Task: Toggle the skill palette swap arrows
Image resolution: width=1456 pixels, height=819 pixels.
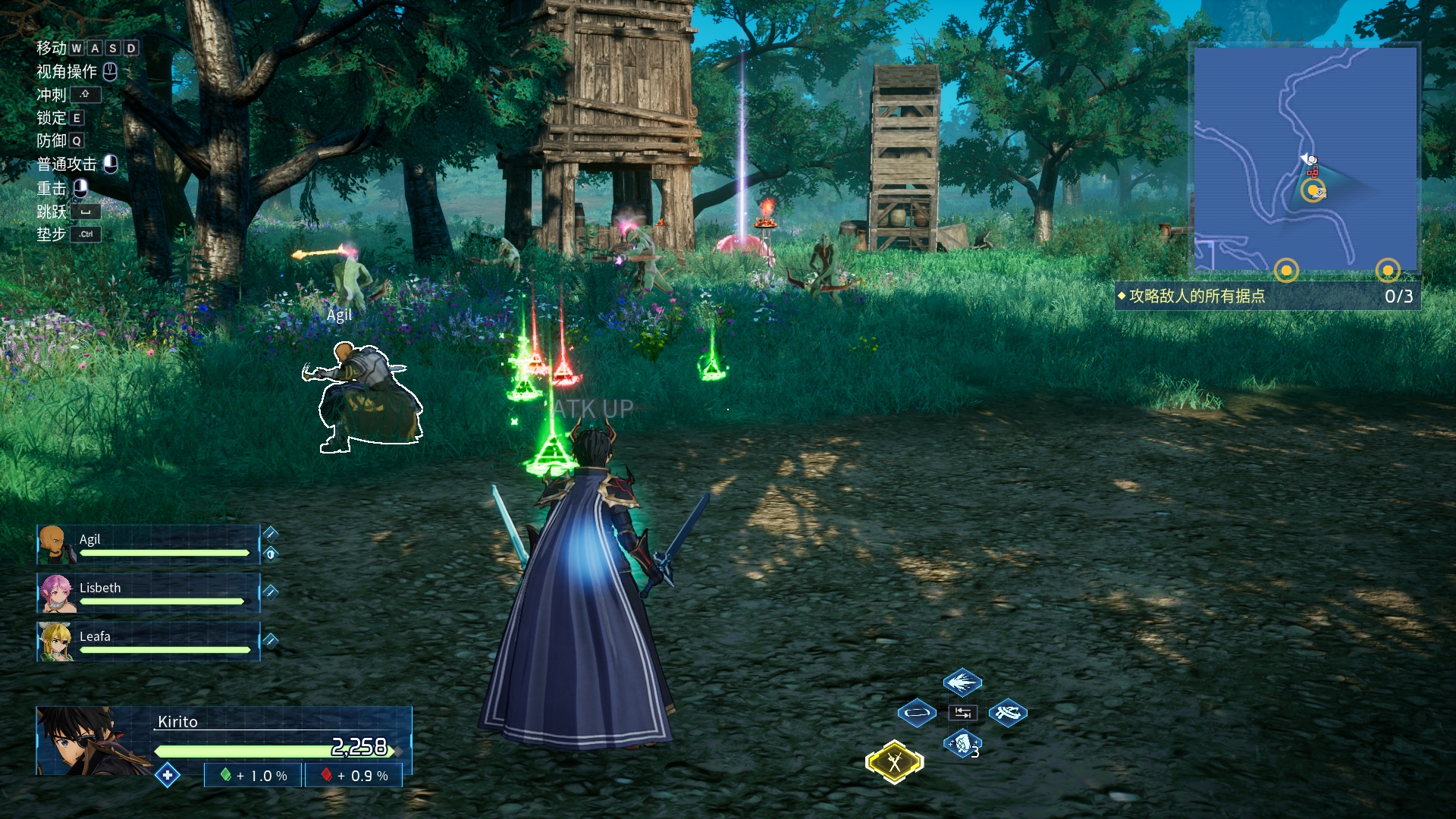Action: (962, 713)
